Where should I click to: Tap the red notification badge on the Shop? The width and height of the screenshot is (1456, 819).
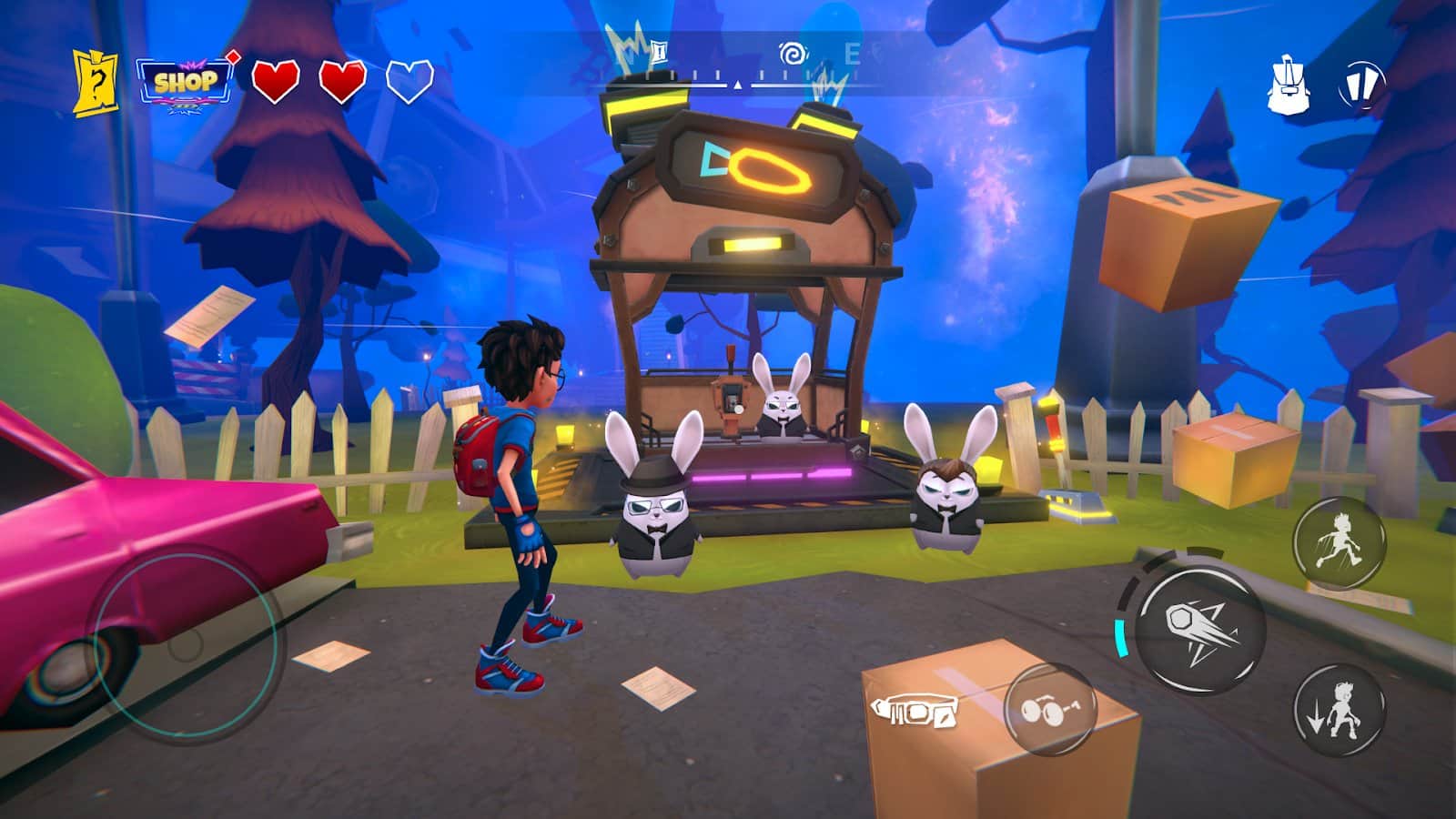231,56
